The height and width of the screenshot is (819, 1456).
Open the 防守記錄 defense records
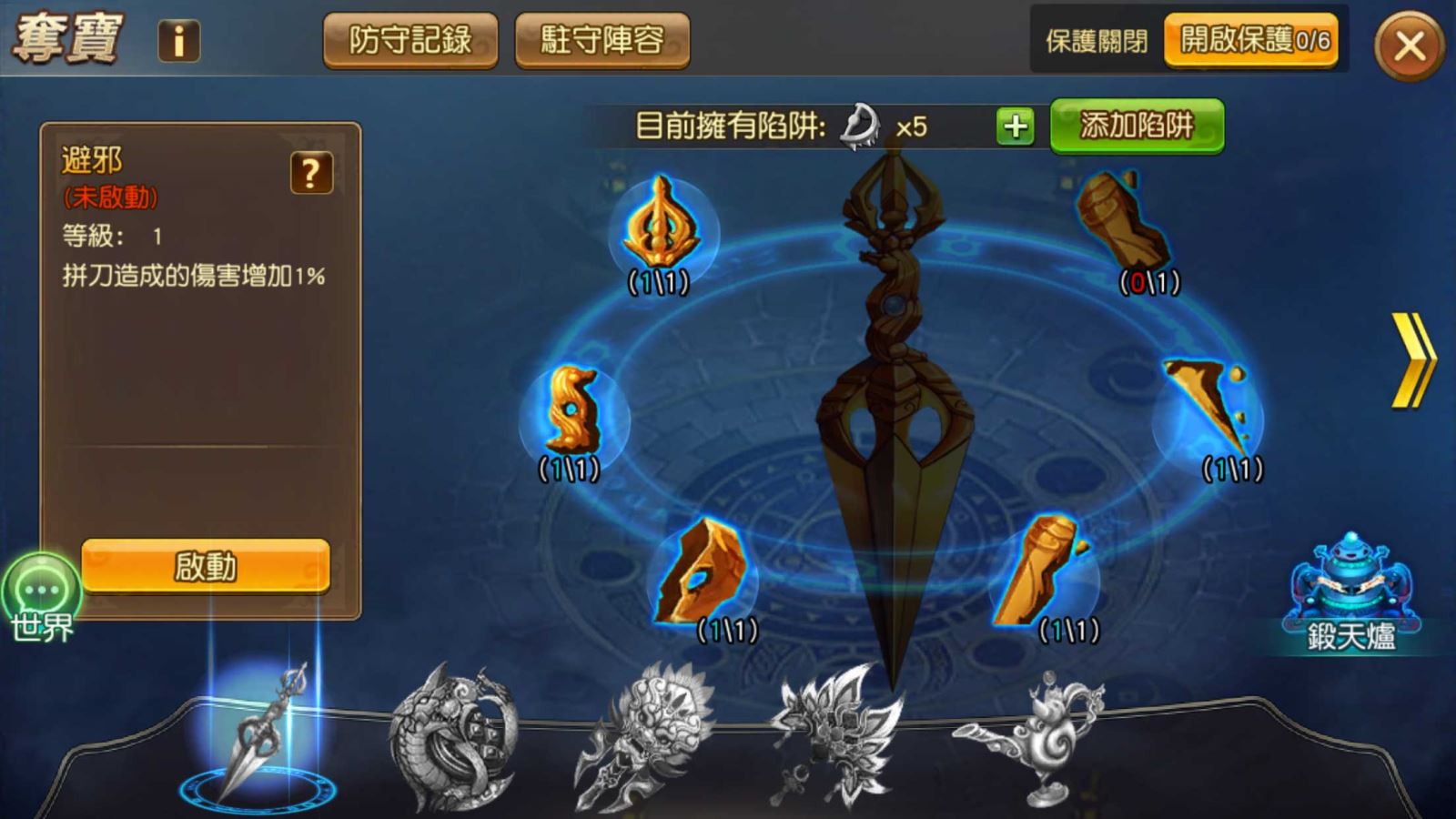(x=410, y=40)
